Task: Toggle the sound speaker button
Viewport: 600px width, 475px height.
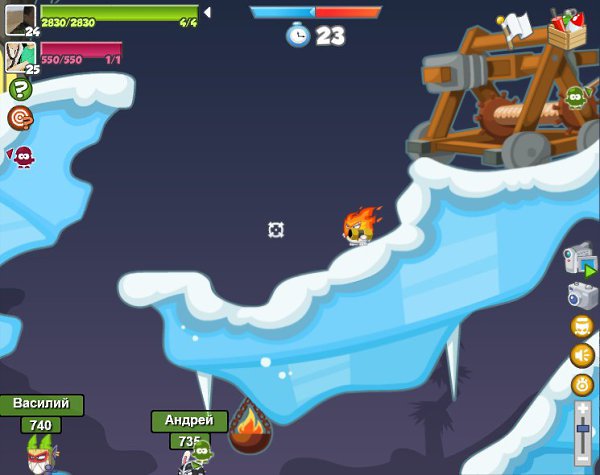Action: (582, 355)
